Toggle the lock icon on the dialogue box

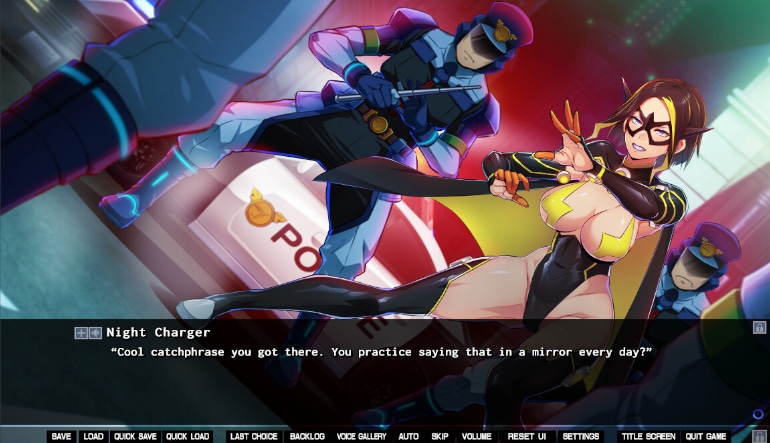coord(759,326)
